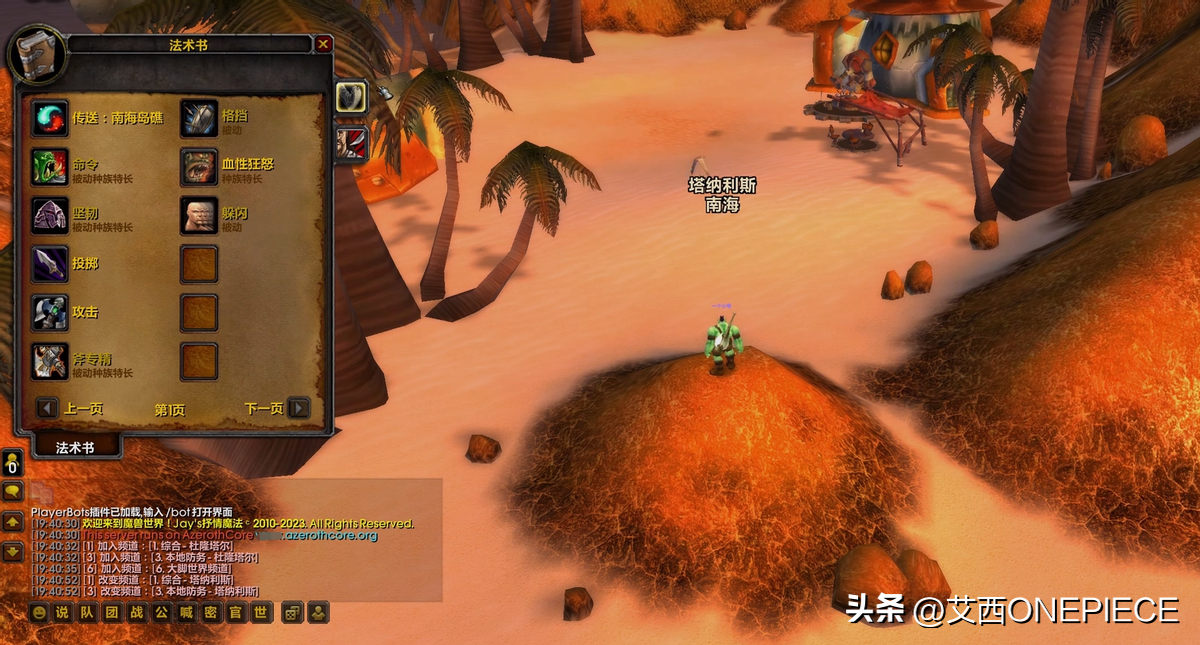The height and width of the screenshot is (645, 1200).
Task: Choose the 投掷 throw ability icon
Action: coord(50,264)
